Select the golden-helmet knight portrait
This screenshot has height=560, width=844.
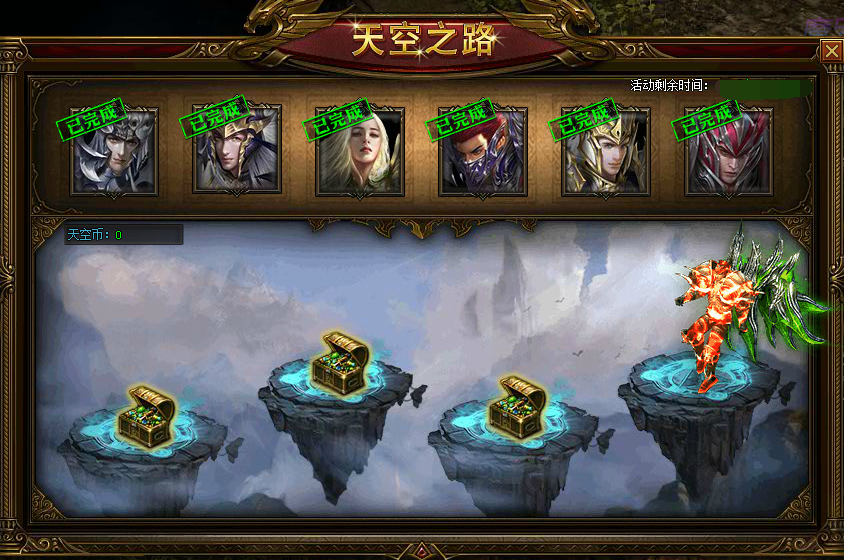pyautogui.click(x=606, y=152)
